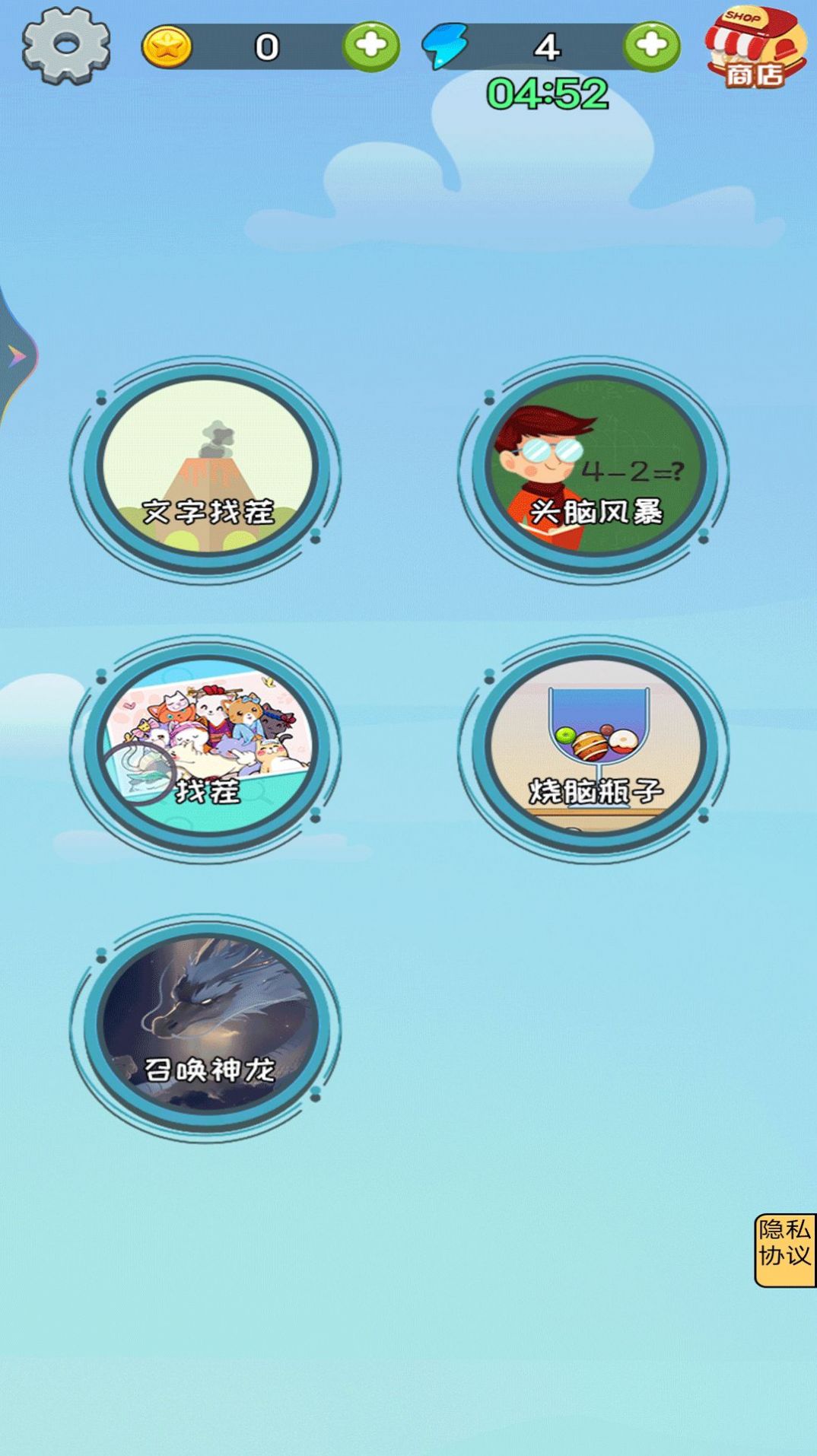Play the 烧脑瓶子 bottle puzzle mode
Viewport: 817px width, 1456px height.
click(595, 747)
